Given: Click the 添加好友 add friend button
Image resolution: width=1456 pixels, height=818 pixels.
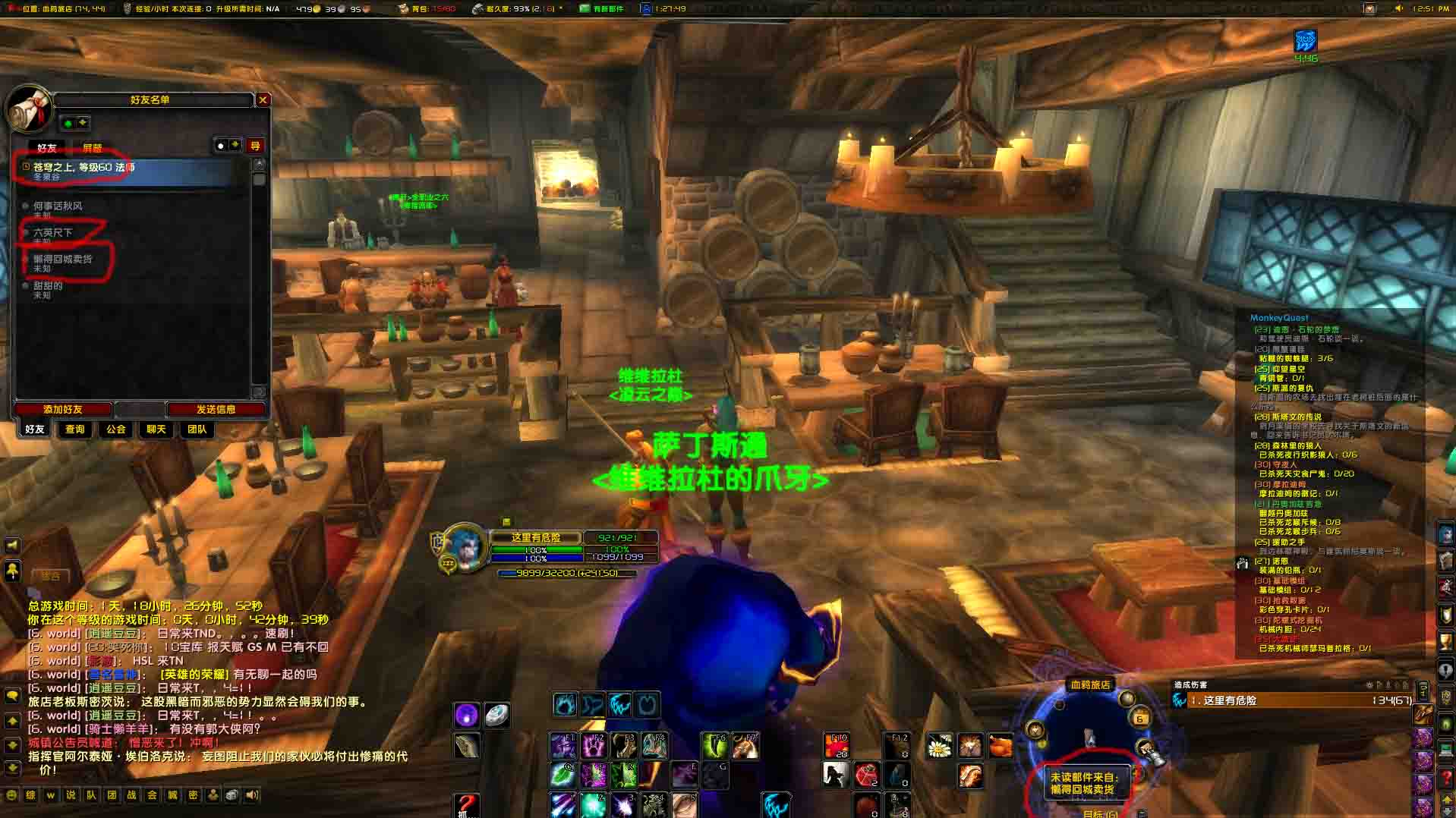Looking at the screenshot, I should [63, 410].
